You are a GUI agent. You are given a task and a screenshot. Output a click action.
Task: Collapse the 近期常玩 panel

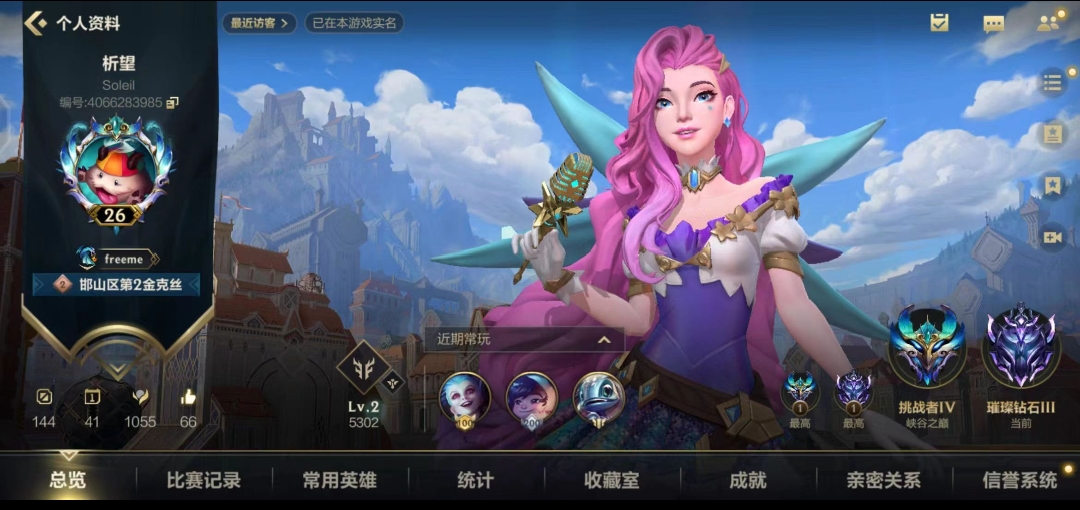(604, 340)
